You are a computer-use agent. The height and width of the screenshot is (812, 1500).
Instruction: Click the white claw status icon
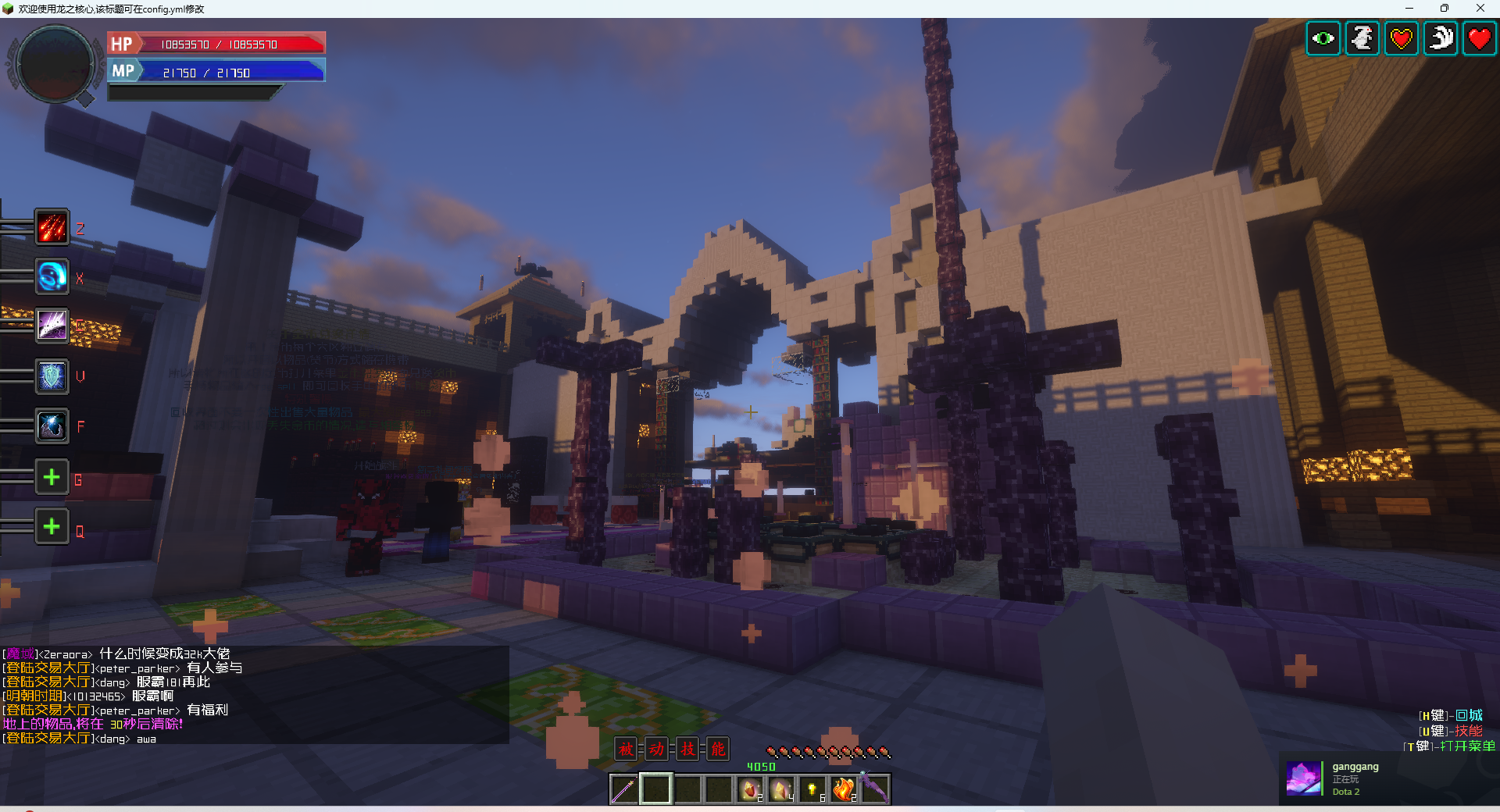[1441, 38]
